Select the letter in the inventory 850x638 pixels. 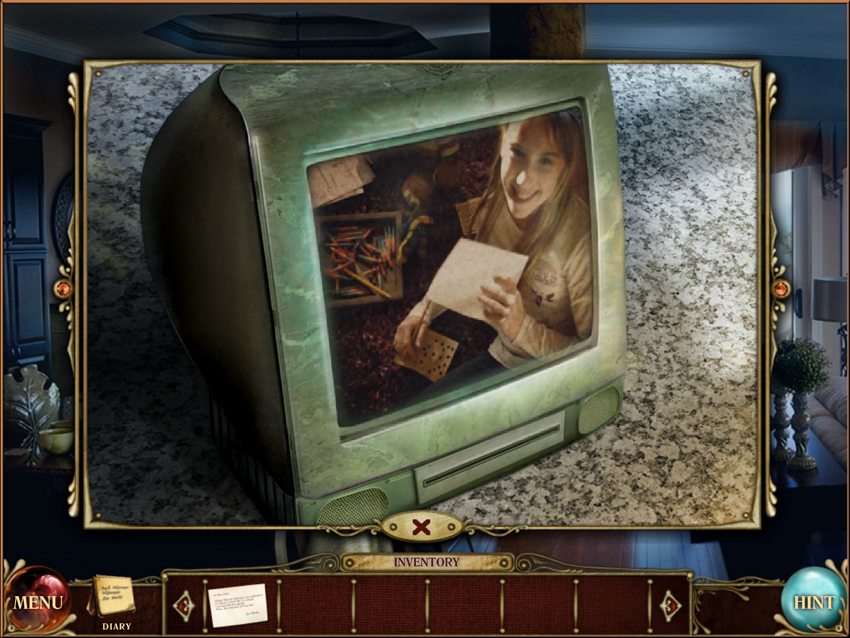238,604
